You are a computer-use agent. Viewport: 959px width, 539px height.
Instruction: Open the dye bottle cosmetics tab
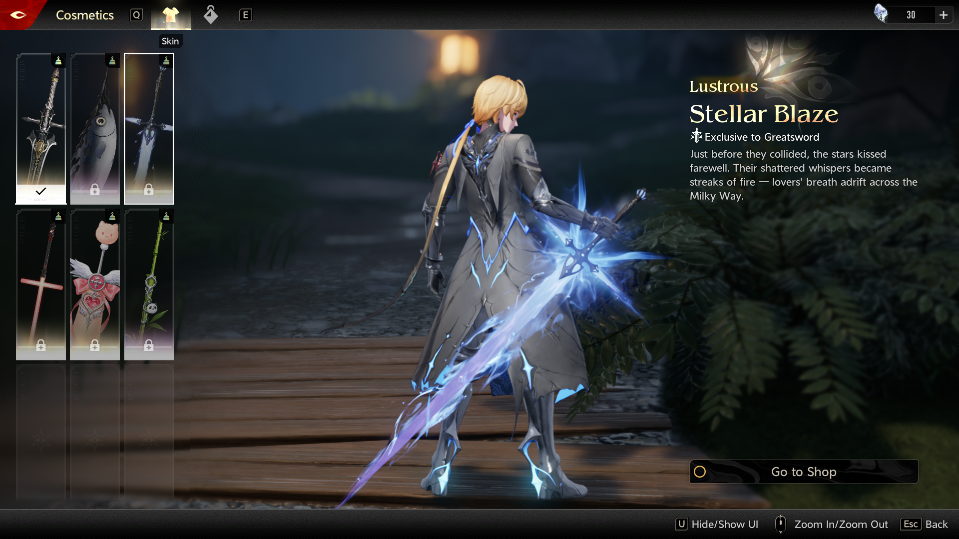pos(210,15)
